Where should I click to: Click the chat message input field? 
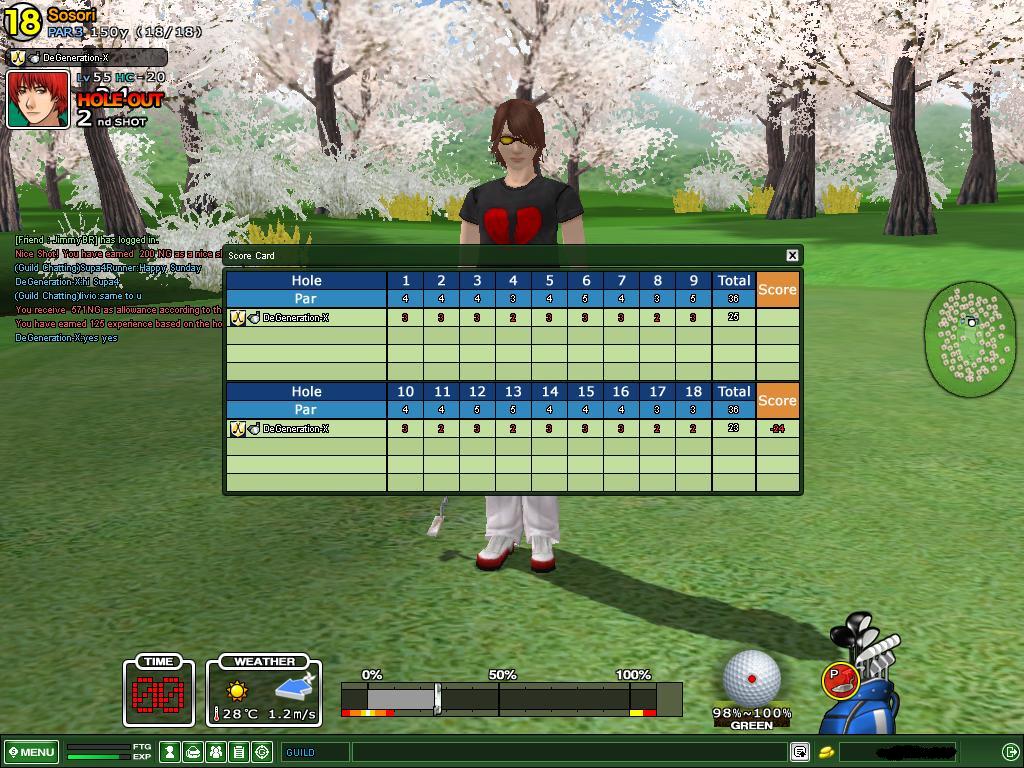[x=570, y=752]
